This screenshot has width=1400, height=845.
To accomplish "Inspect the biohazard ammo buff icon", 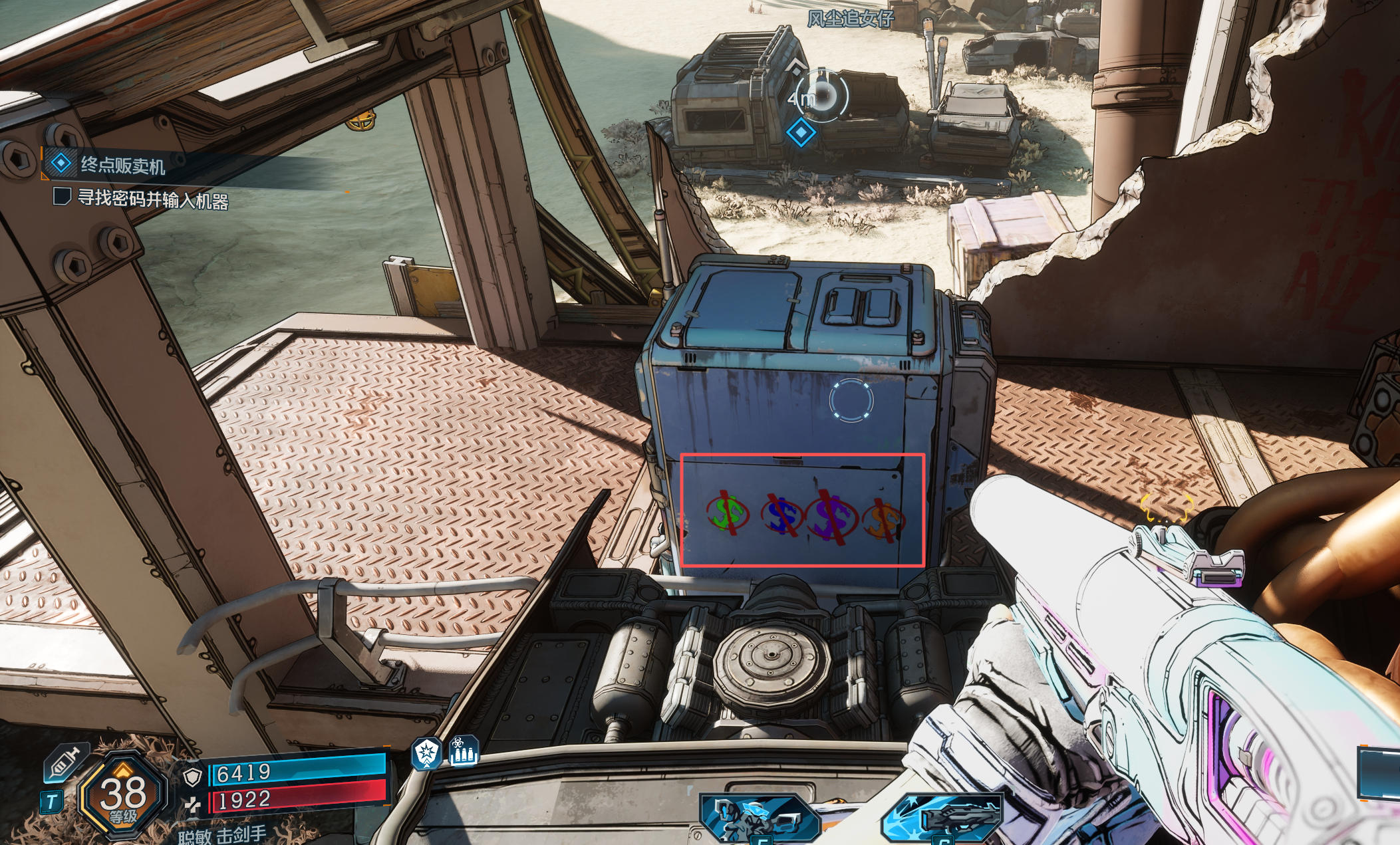I will [464, 751].
